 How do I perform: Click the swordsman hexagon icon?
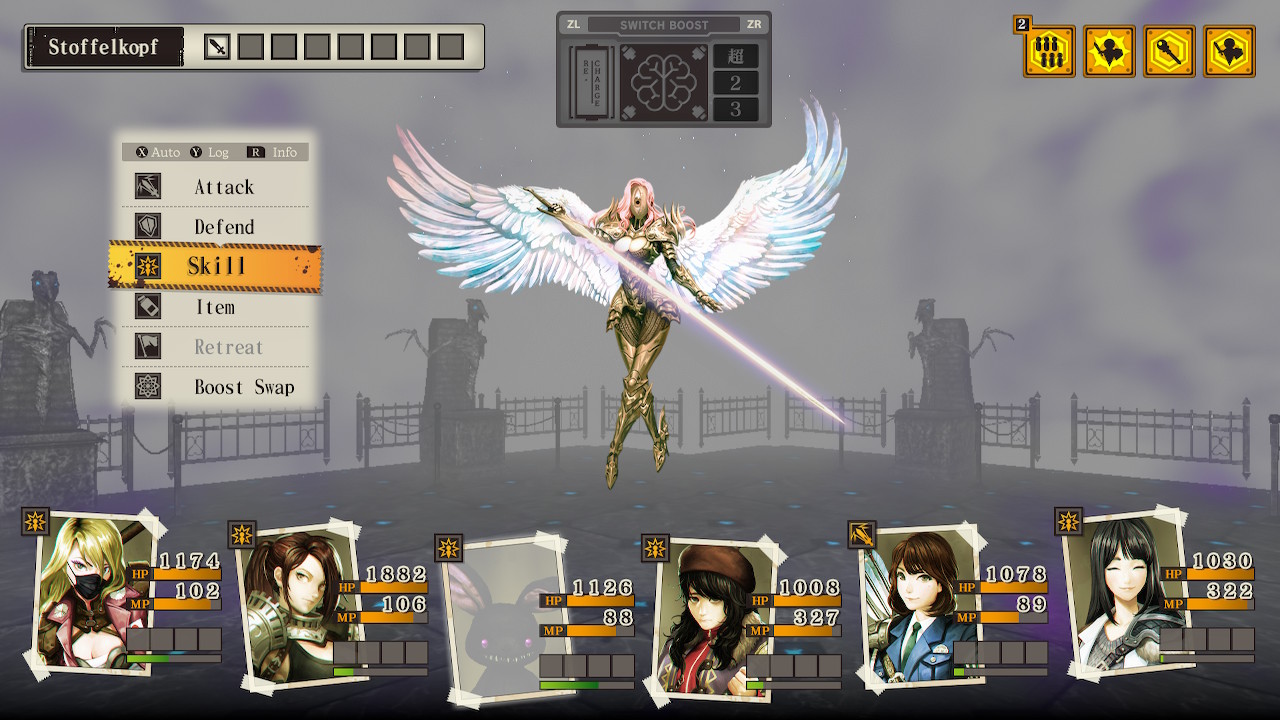pos(1229,52)
